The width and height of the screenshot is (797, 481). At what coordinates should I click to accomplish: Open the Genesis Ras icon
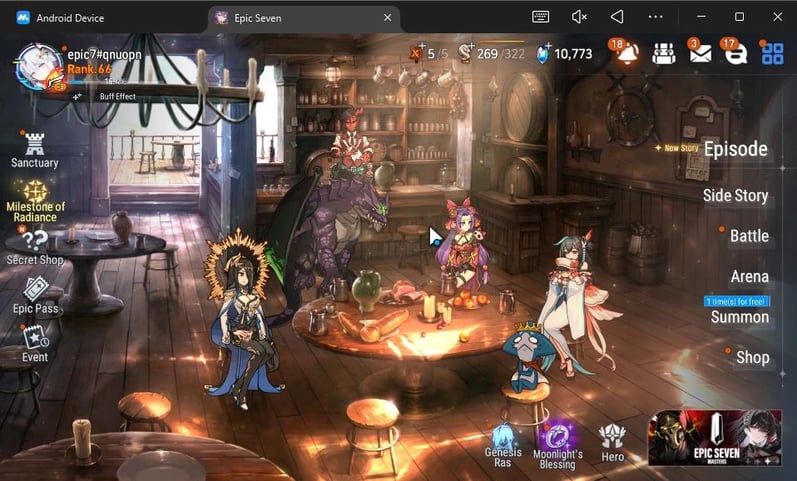(503, 444)
